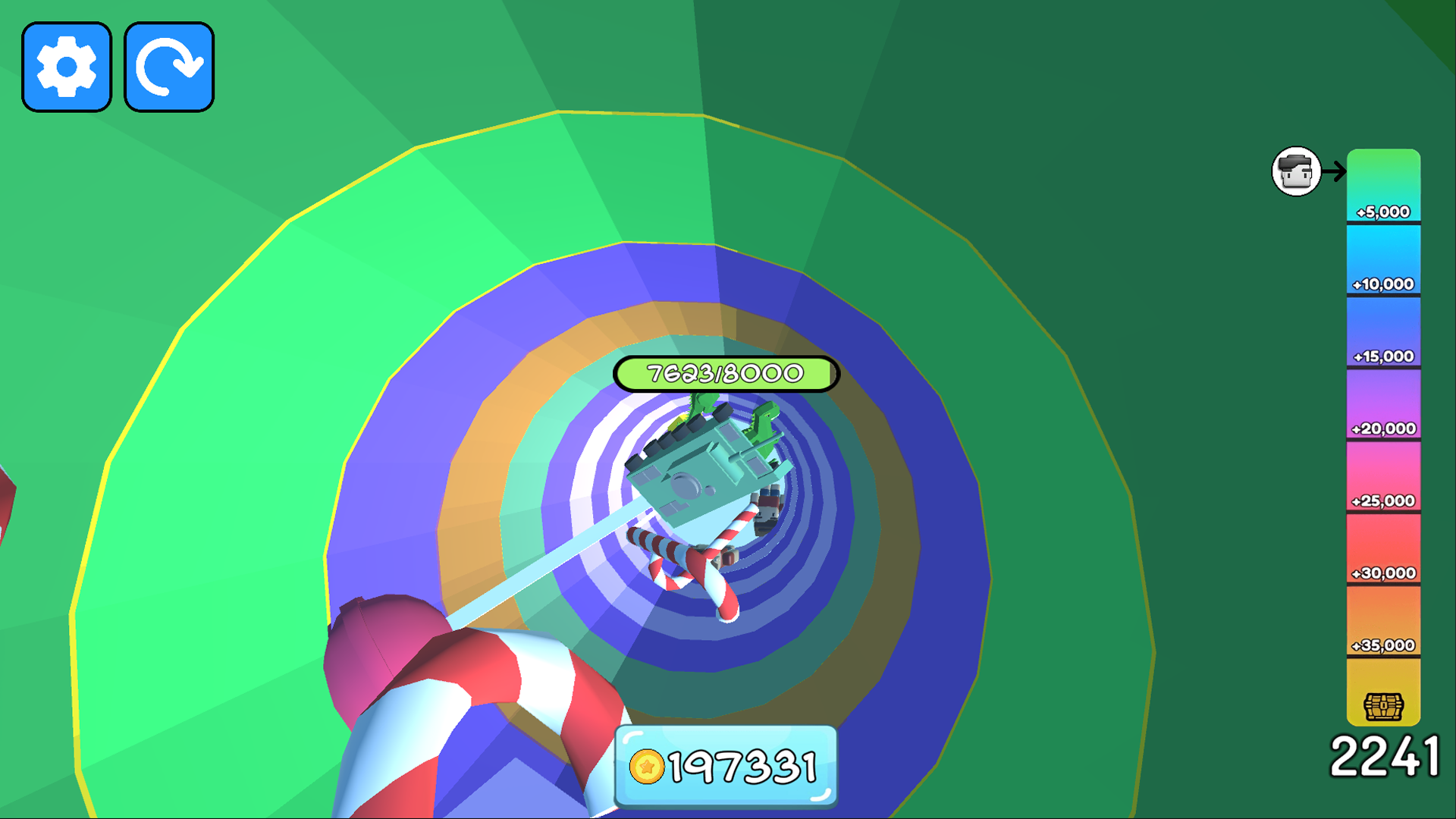Tap the white gear inside the blue button
This screenshot has height=819, width=1456.
67,66
